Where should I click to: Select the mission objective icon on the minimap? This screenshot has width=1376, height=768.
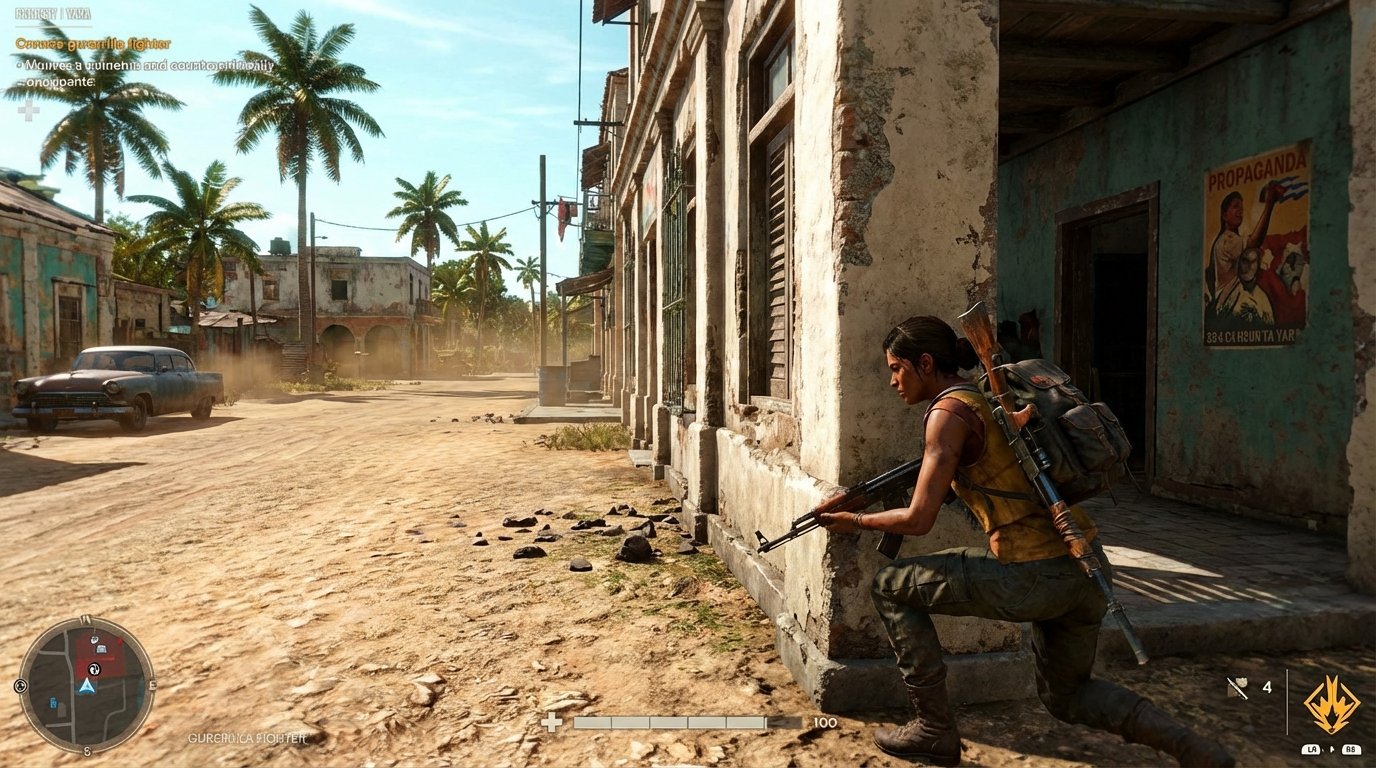click(x=94, y=669)
